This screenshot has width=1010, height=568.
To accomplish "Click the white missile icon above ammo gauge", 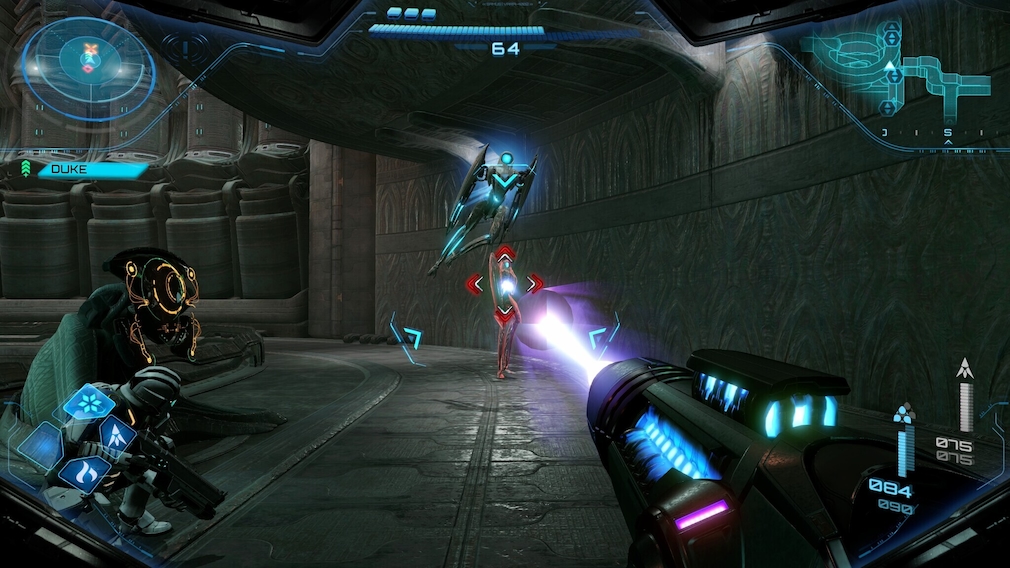I will 965,368.
